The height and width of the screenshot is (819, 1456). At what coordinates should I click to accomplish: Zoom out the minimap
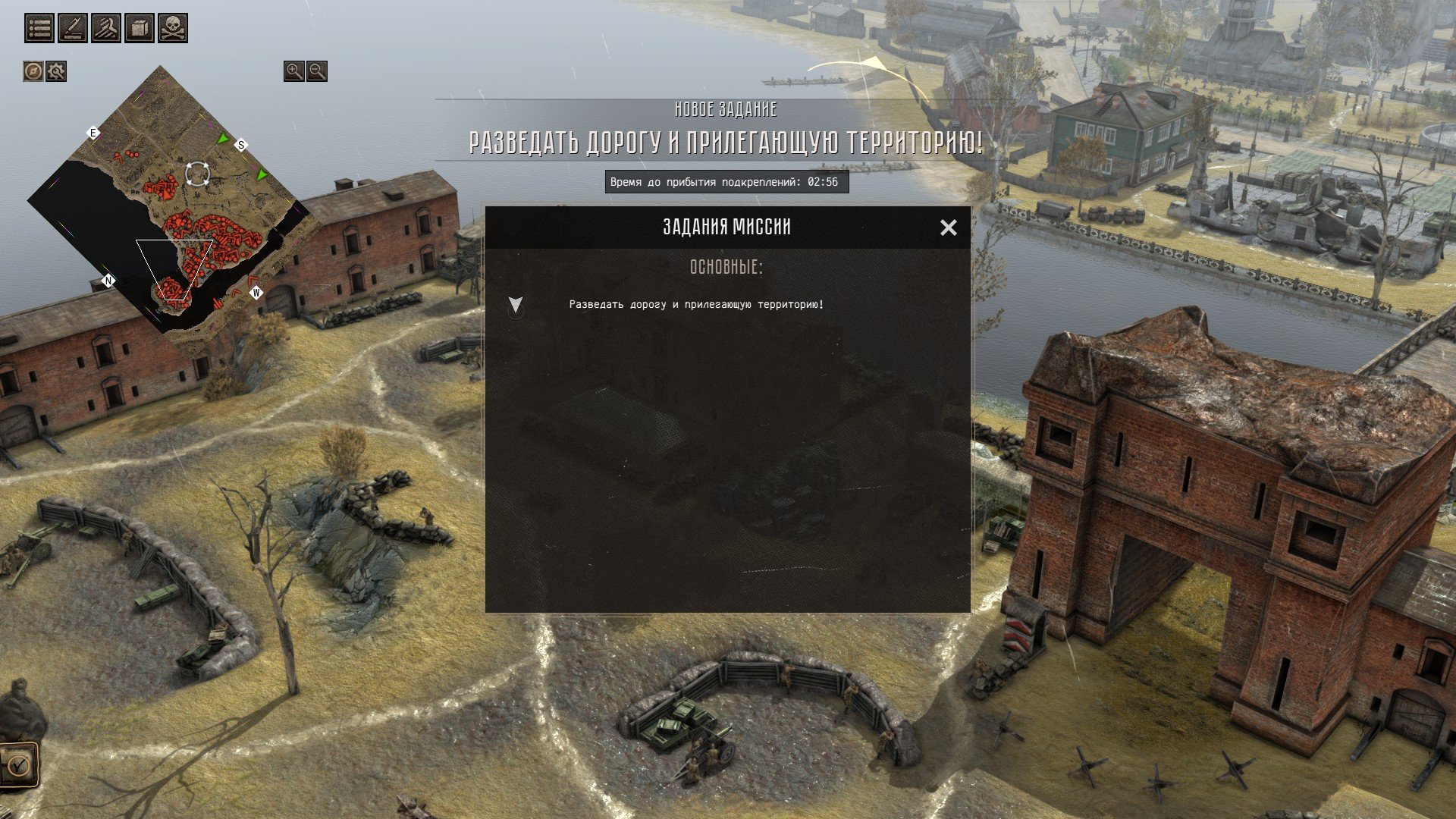pos(317,71)
